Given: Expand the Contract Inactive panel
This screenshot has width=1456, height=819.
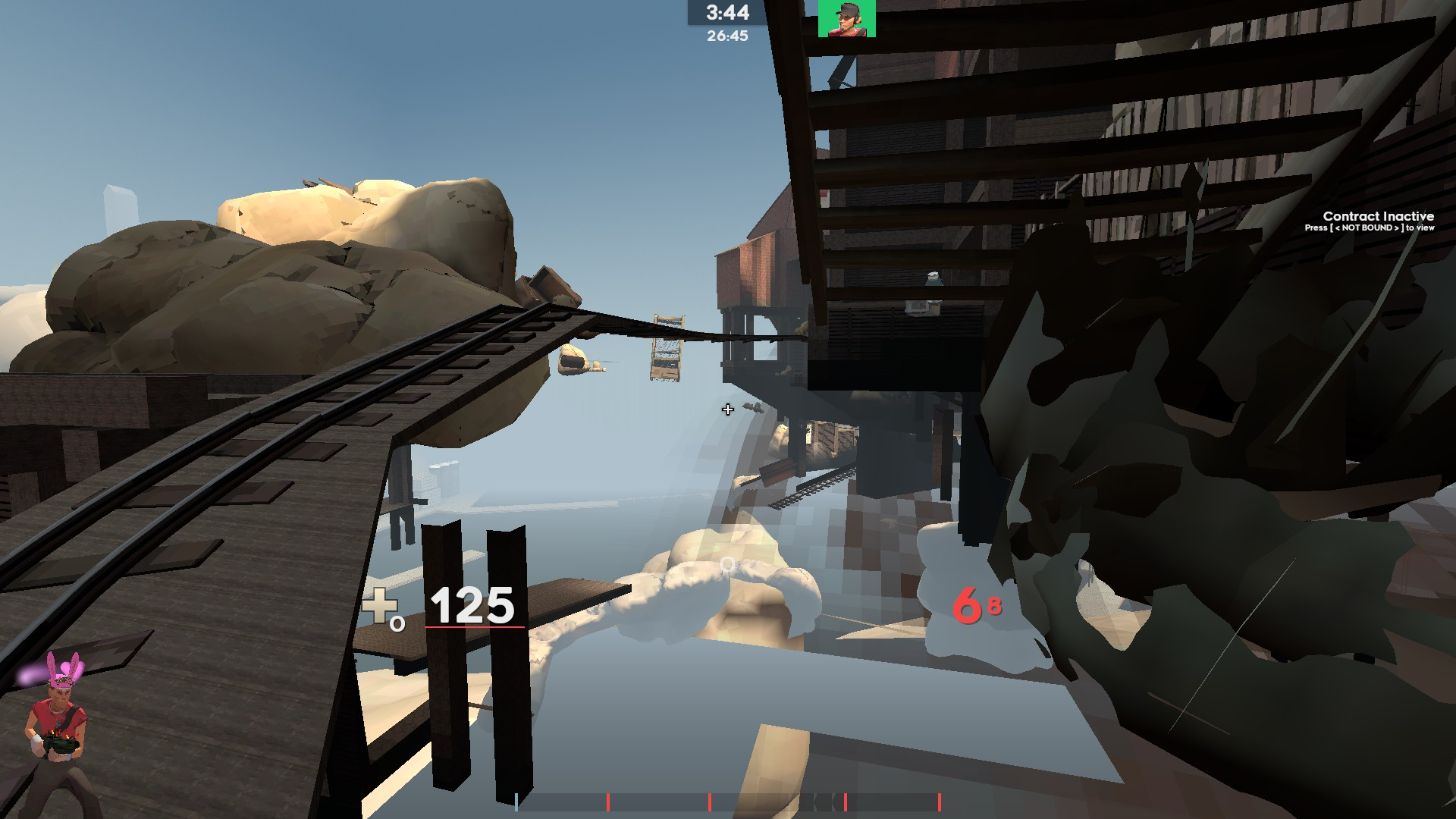Looking at the screenshot, I should 1376,221.
